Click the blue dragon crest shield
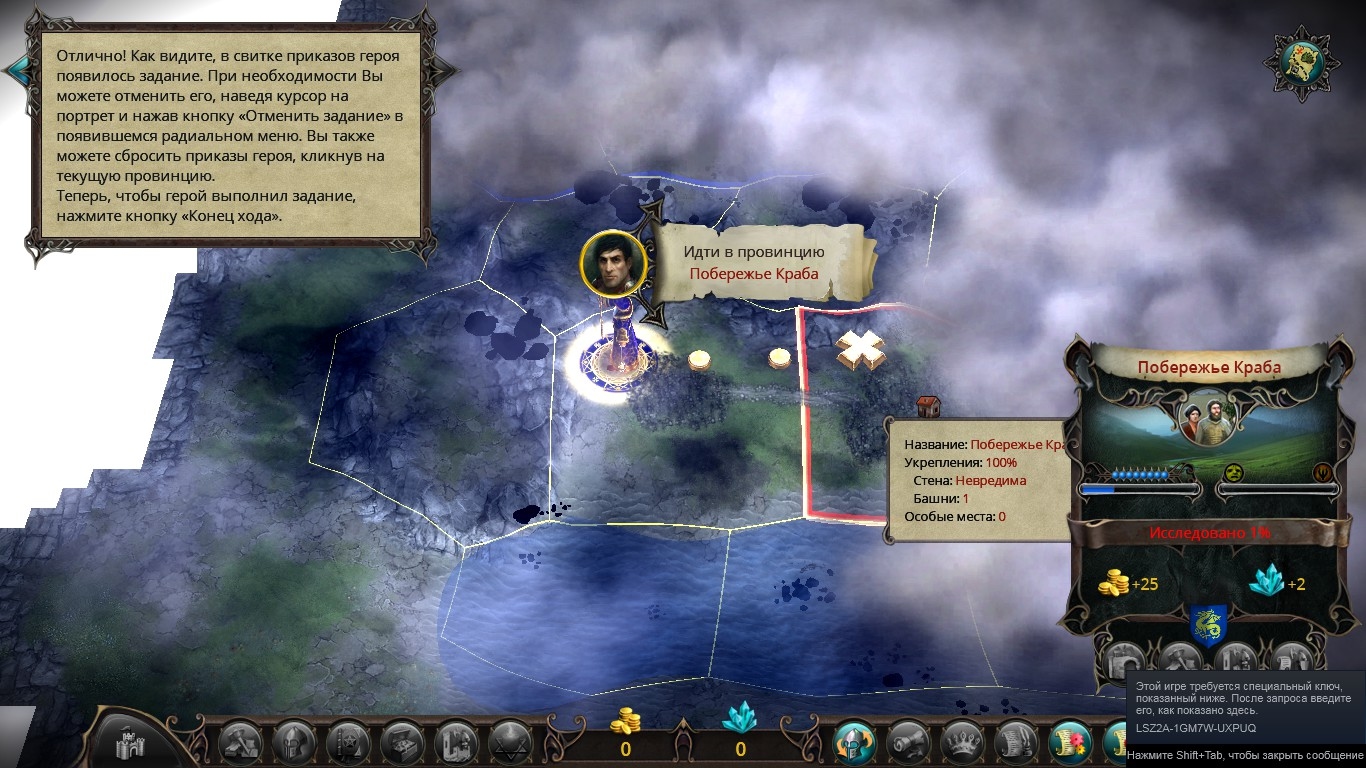This screenshot has height=768, width=1366. tap(1207, 626)
